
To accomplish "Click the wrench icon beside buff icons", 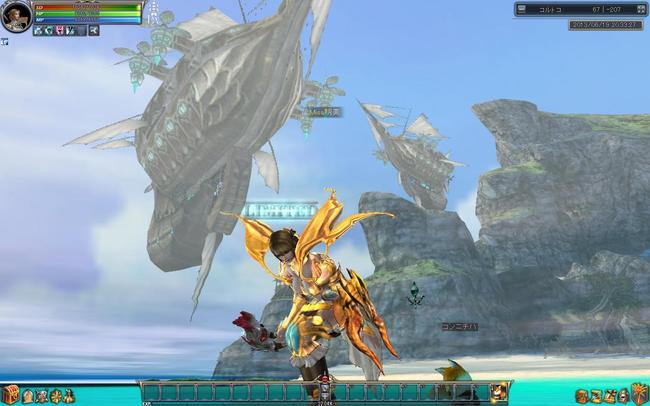I will pos(93,31).
